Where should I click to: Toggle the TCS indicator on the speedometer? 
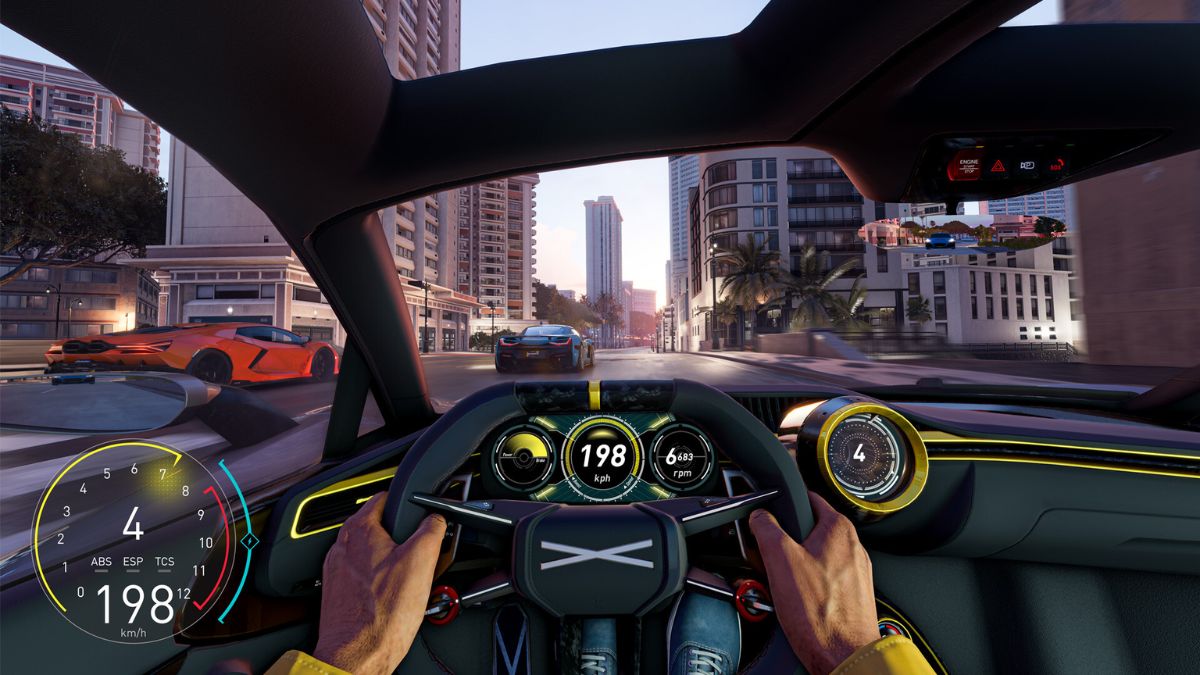[x=165, y=562]
